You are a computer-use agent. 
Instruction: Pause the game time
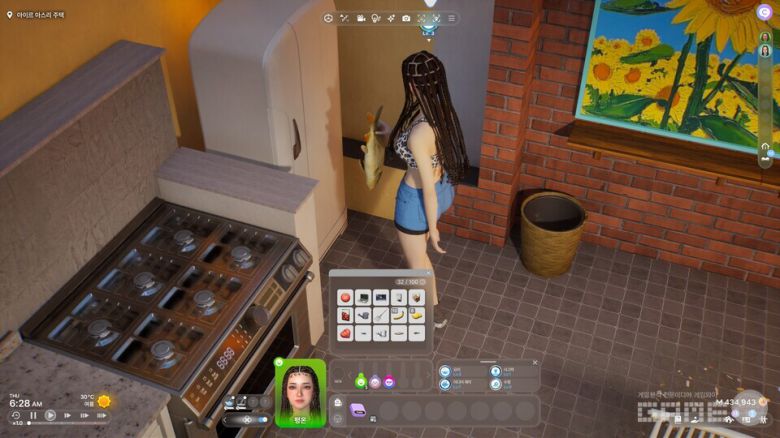[x=33, y=415]
